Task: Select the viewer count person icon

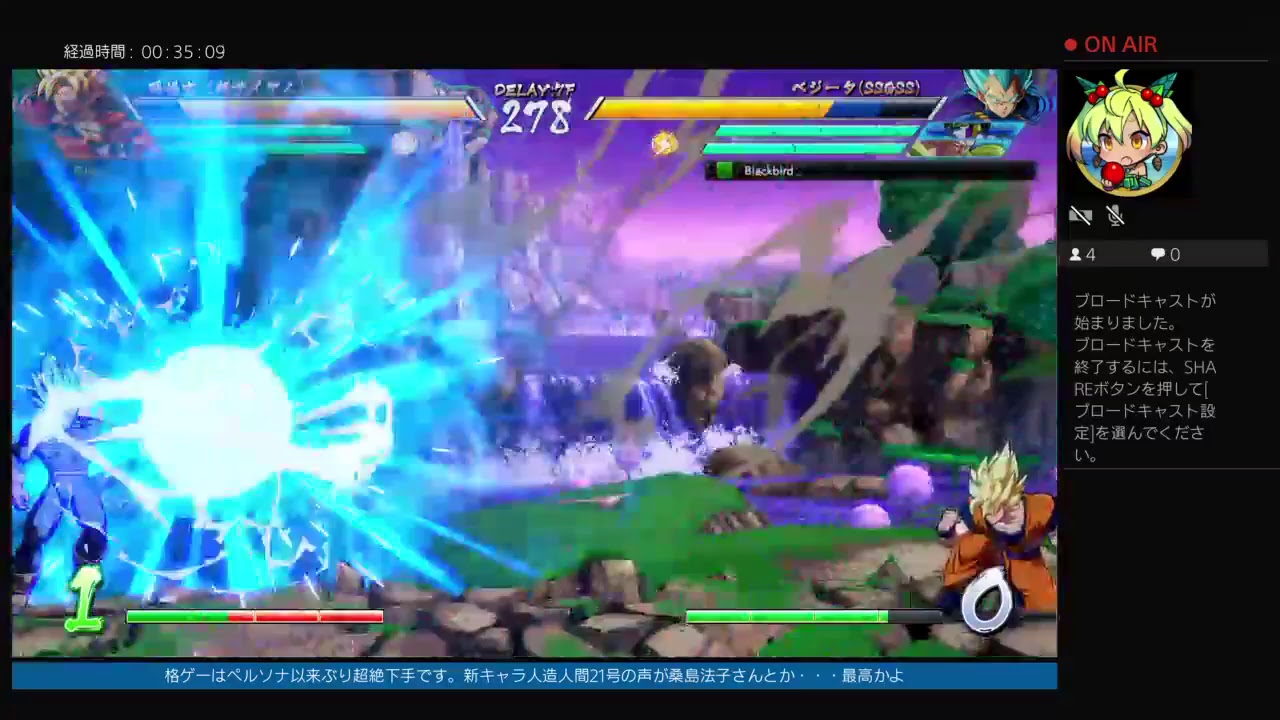Action: click(x=1078, y=254)
